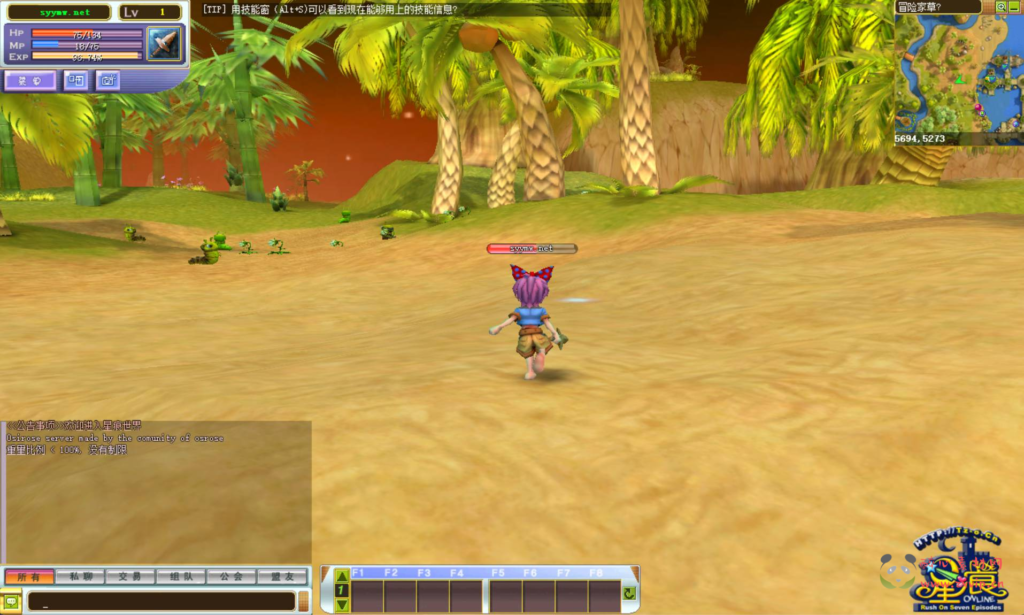Switch to the 组队 chat tab

[x=181, y=577]
